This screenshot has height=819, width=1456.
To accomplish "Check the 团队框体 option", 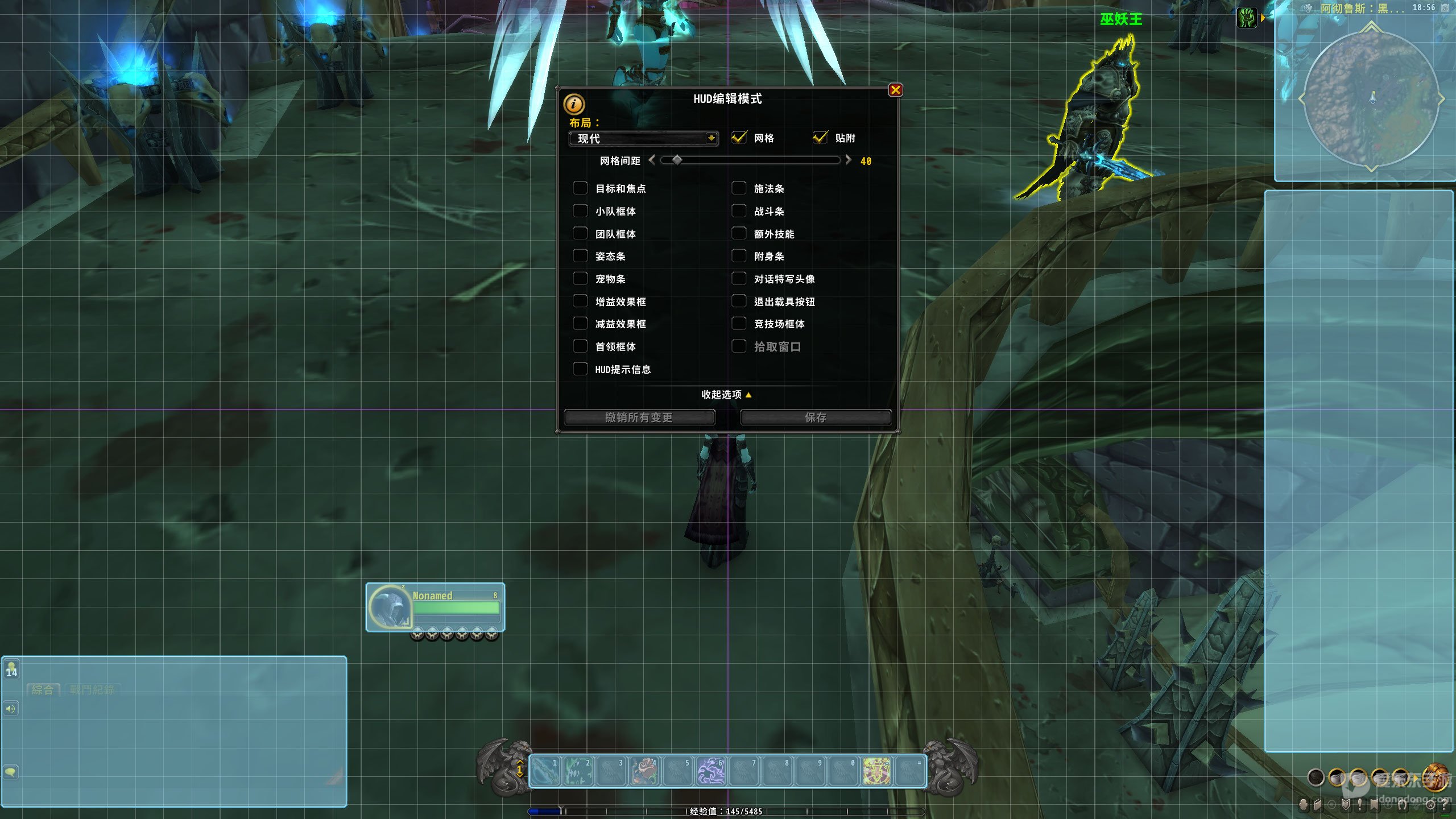I will (x=580, y=234).
